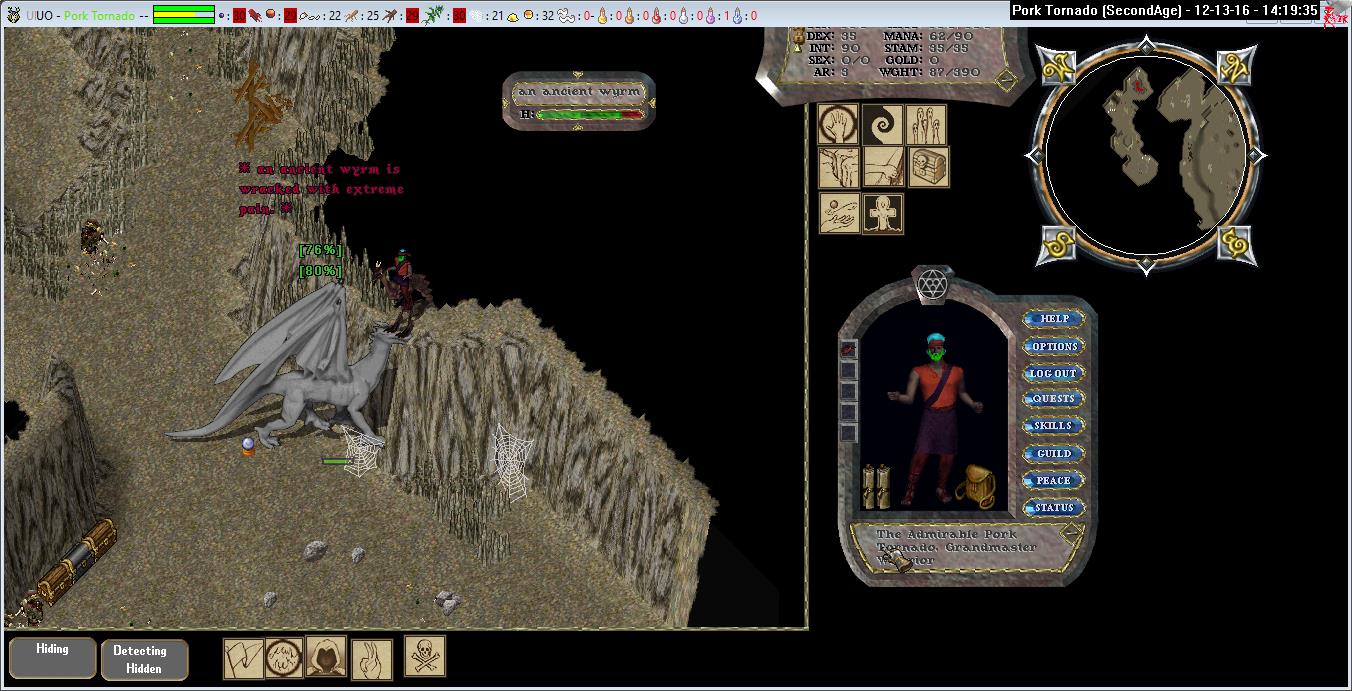Open the Guild menu
Screen dimensions: 1352x691
click(x=1054, y=453)
